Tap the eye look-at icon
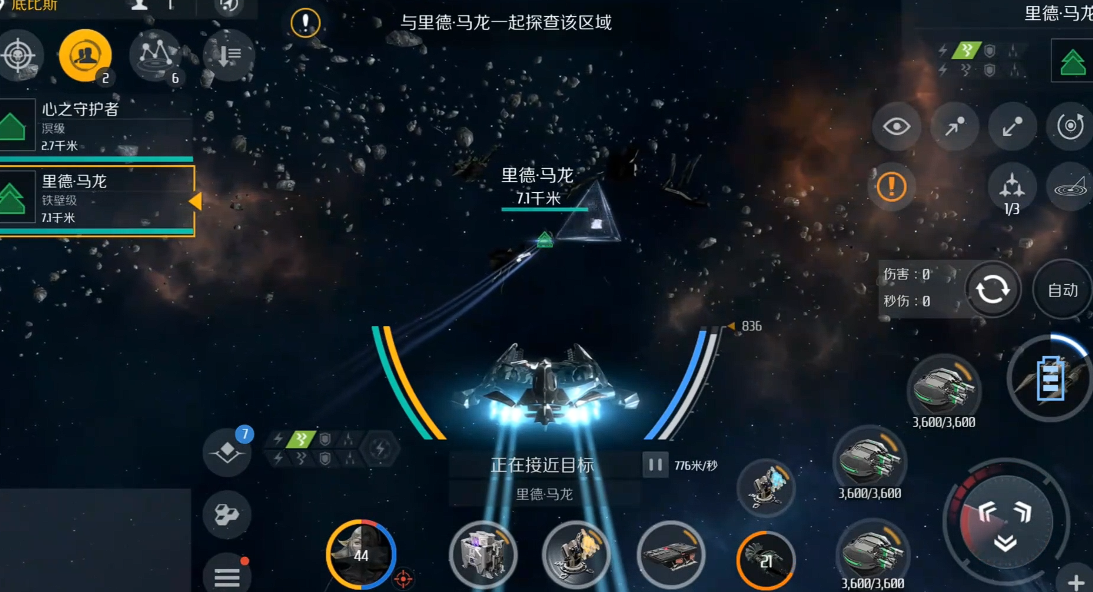Screen dimensions: 1093x592 click(x=897, y=127)
